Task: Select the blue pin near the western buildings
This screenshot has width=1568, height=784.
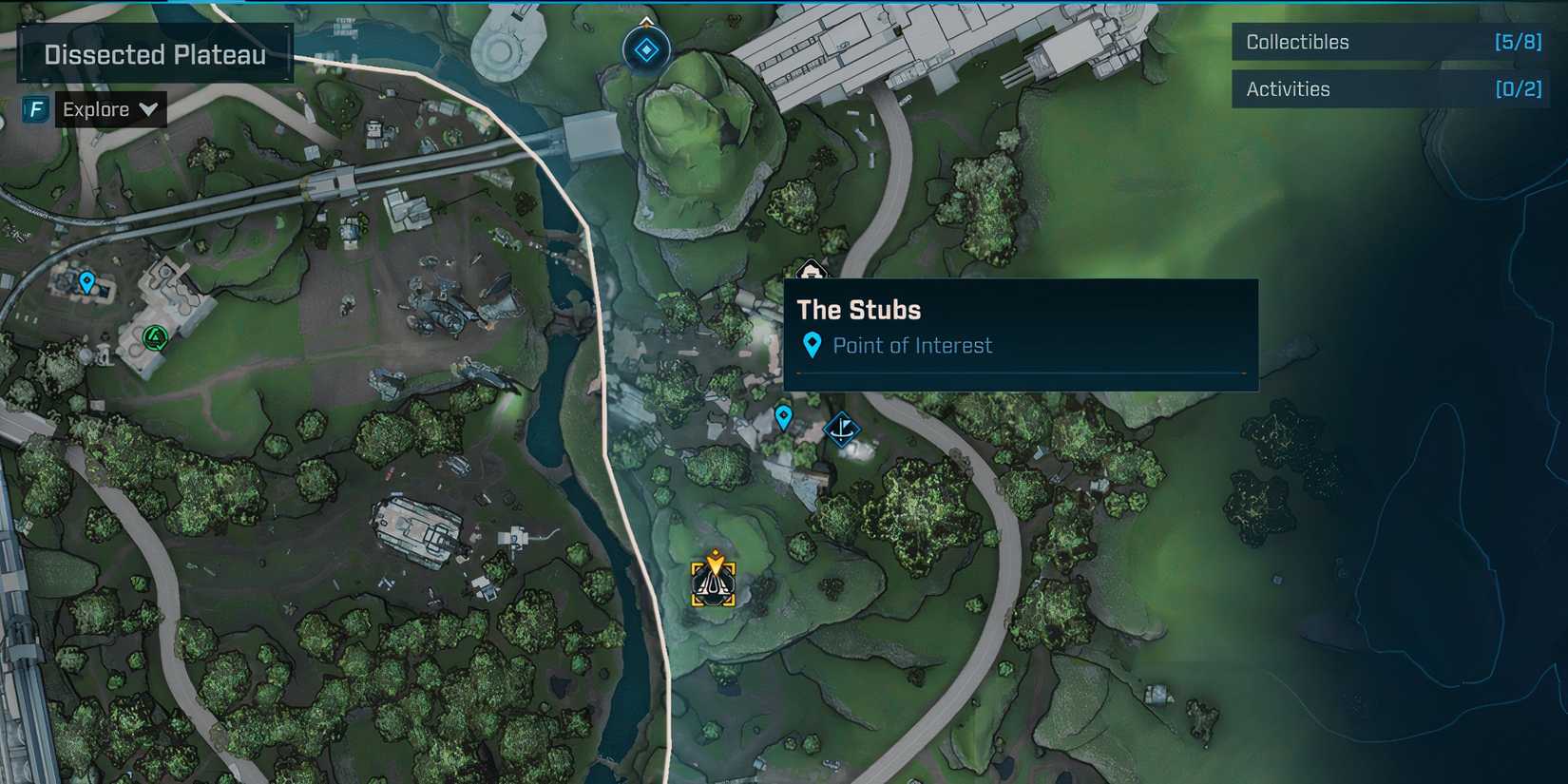Action: pyautogui.click(x=86, y=282)
